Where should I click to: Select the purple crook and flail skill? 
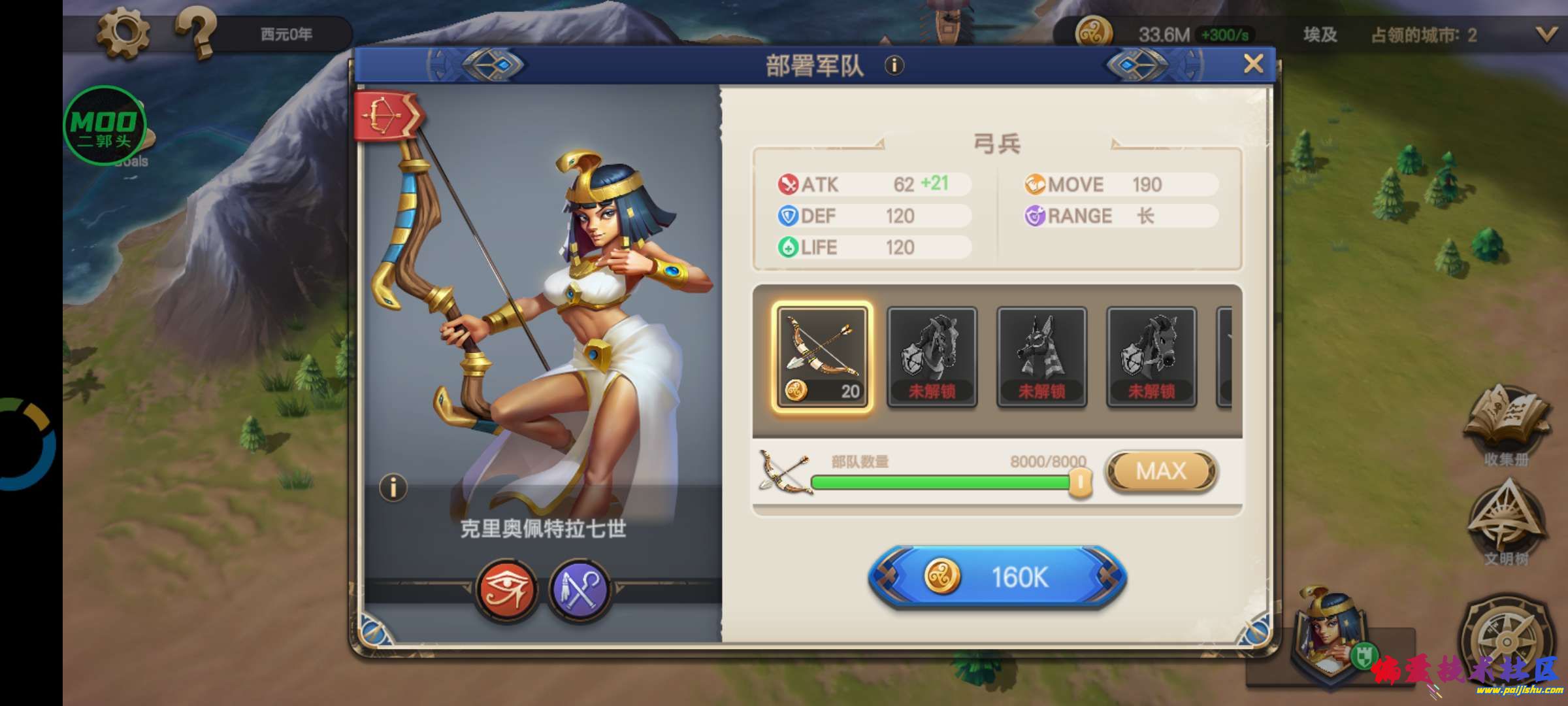[x=580, y=589]
